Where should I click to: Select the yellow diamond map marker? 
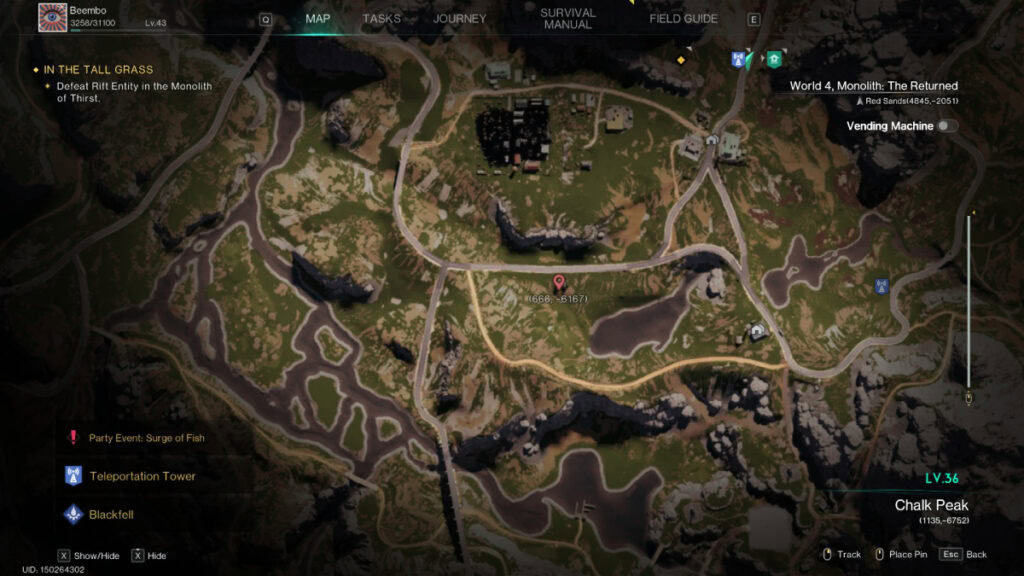click(681, 60)
